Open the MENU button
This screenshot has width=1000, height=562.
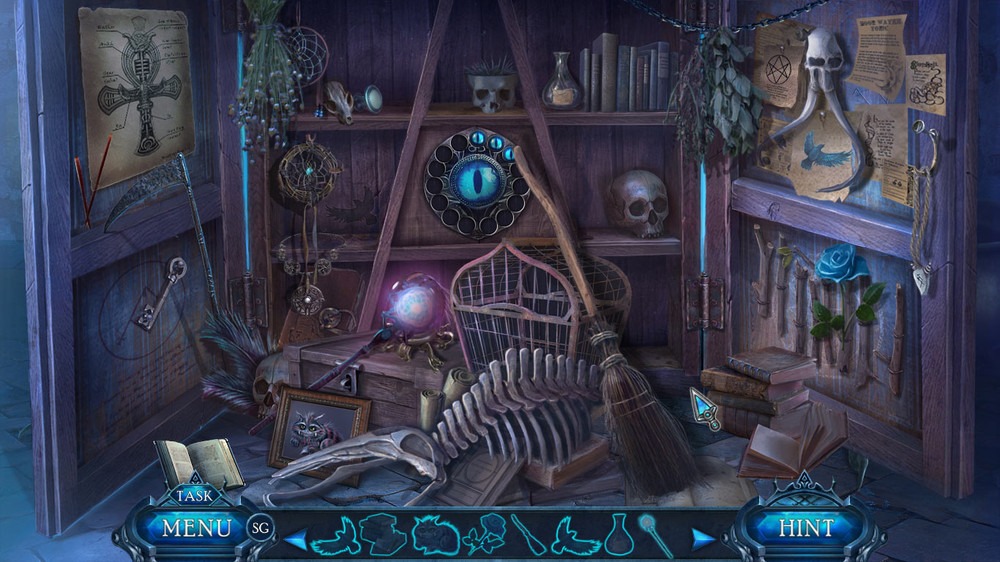click(195, 527)
